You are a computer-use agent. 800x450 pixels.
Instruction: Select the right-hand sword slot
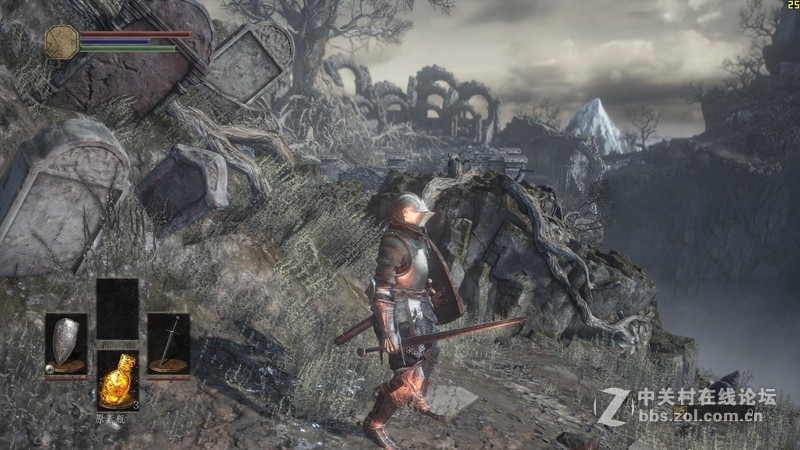[x=168, y=344]
